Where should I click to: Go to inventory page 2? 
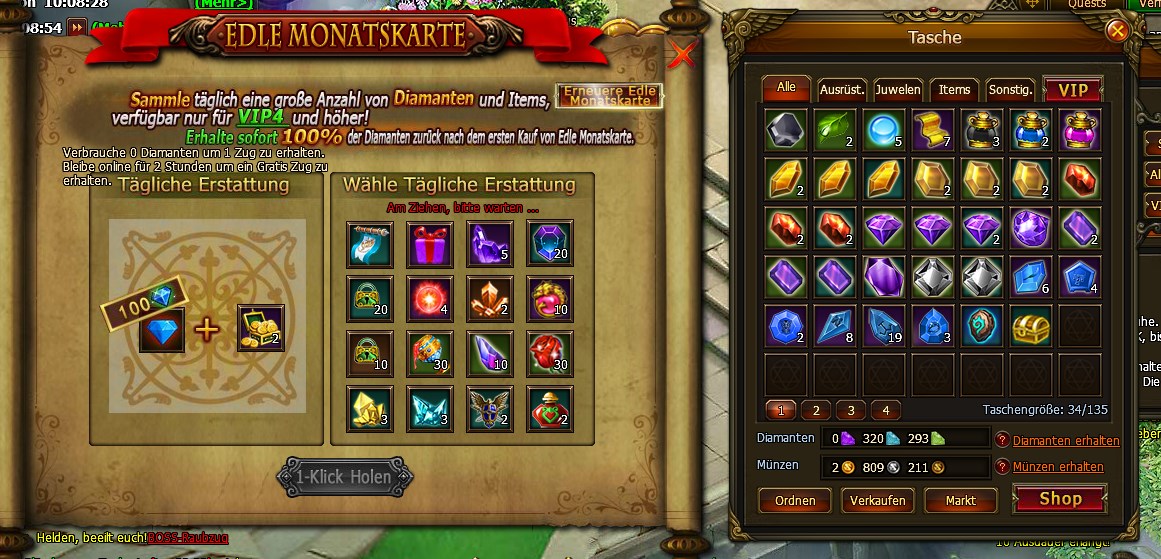point(816,410)
